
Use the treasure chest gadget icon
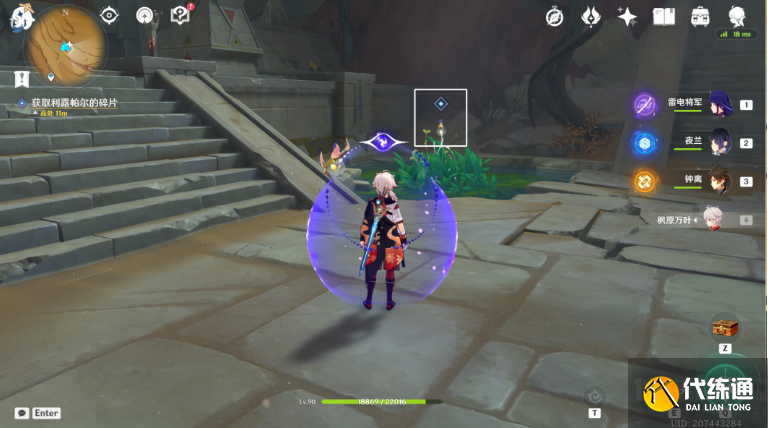point(725,327)
